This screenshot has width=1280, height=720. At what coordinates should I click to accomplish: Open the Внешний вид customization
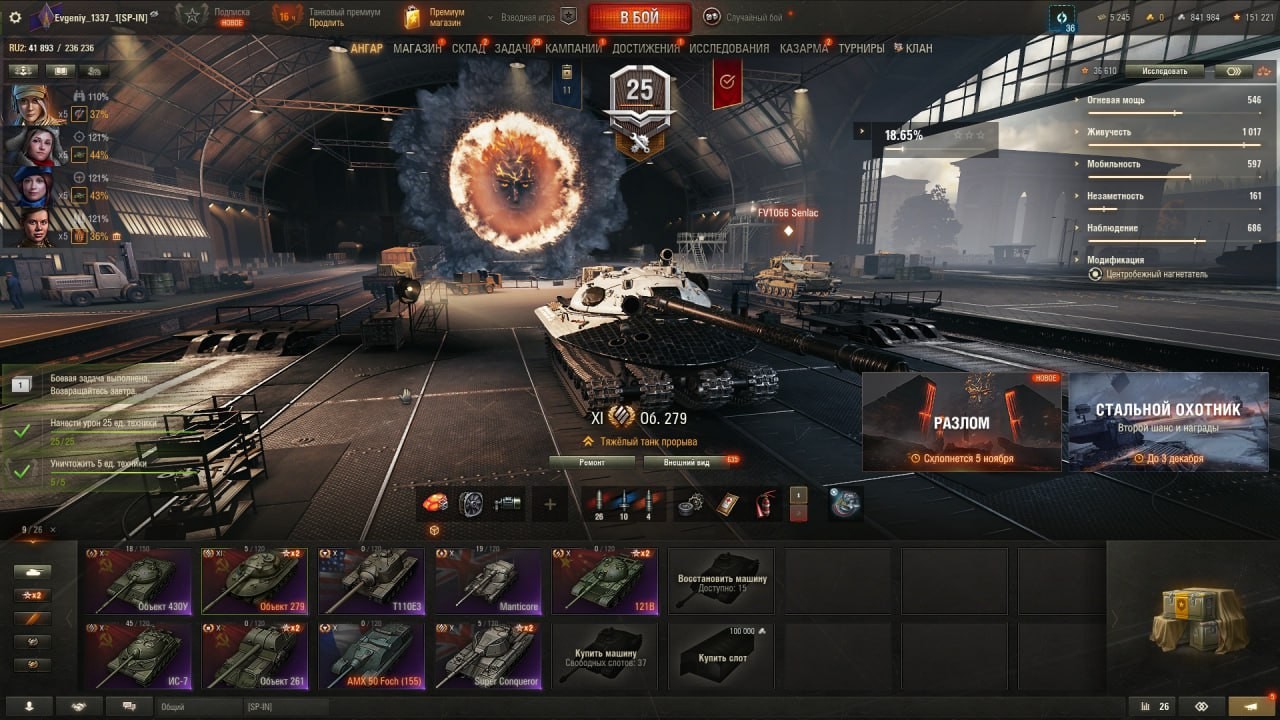tap(689, 462)
